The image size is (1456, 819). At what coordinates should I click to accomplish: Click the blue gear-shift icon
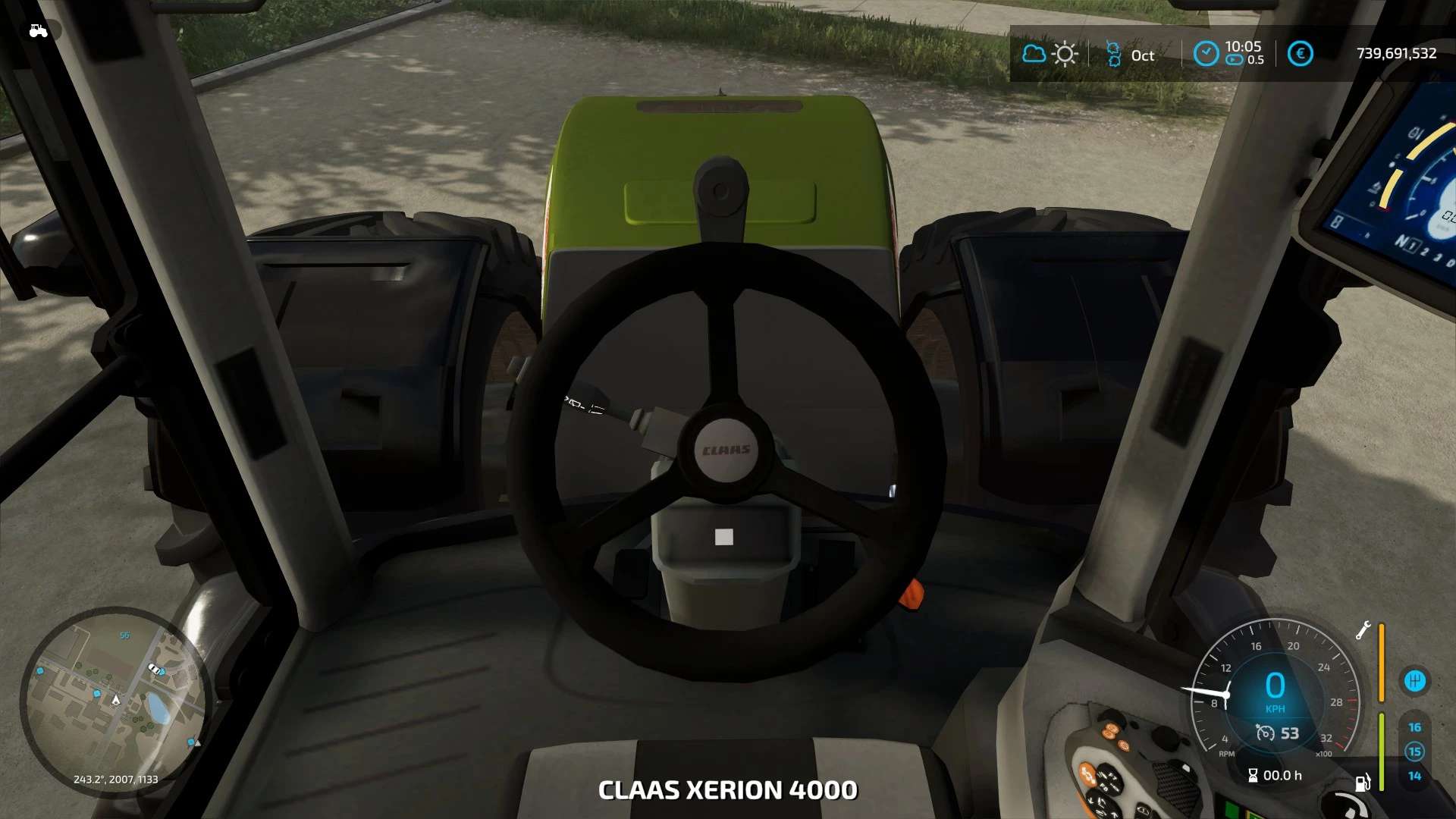coord(1414,681)
